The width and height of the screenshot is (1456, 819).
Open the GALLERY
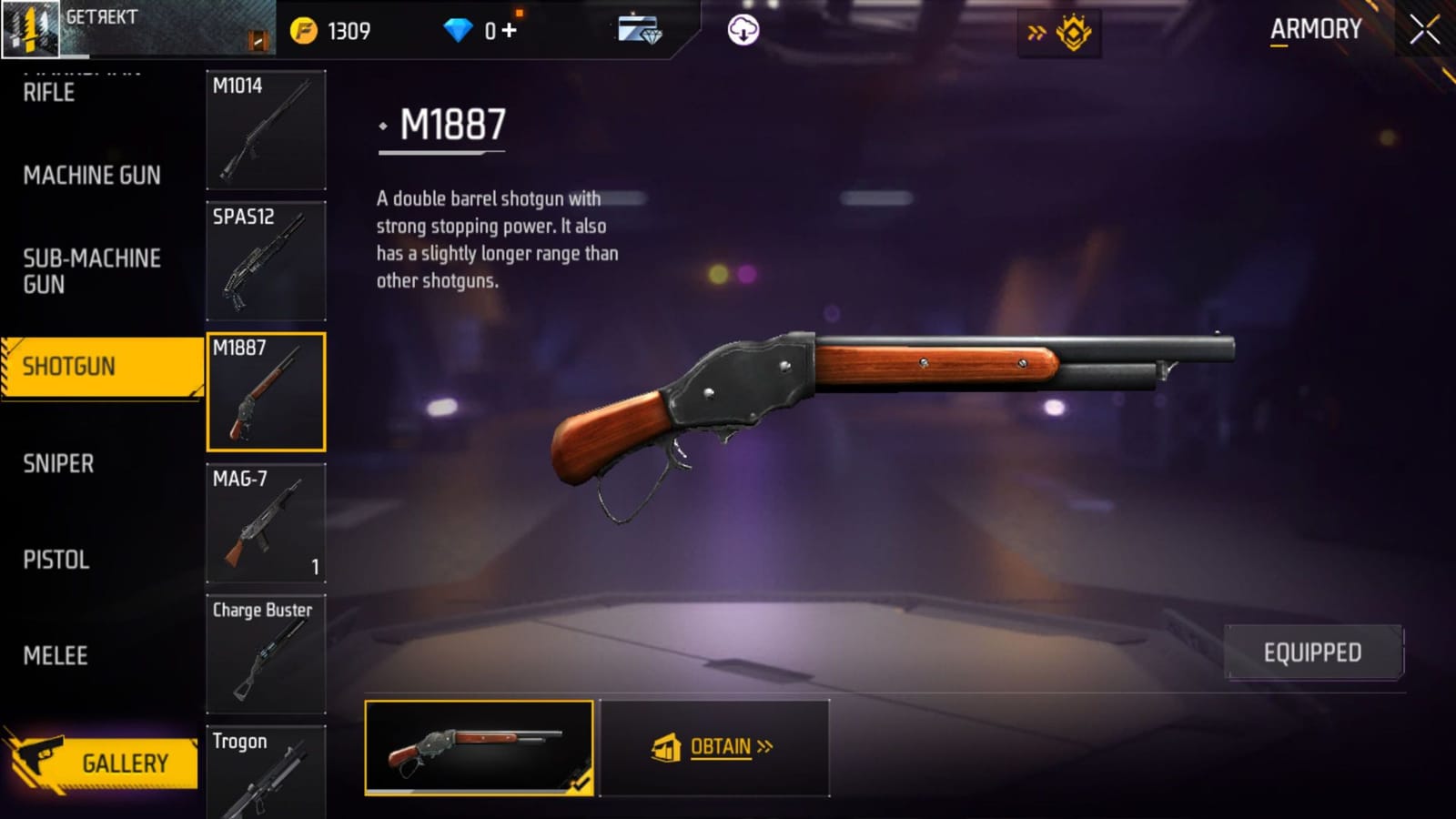click(126, 763)
